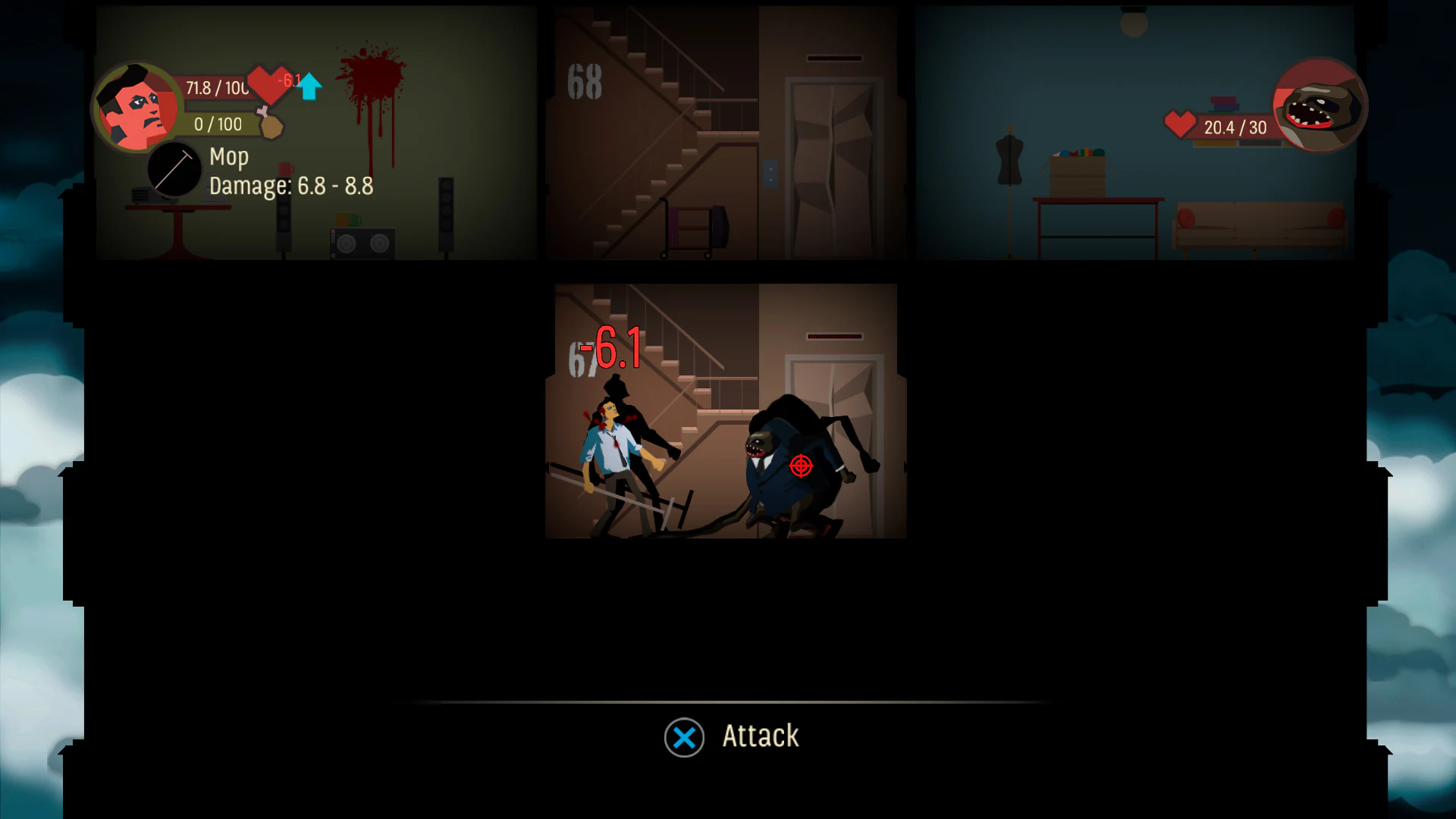This screenshot has width=1456, height=819.
Task: Click the enemy's 20.4/30 health bar
Action: 1236,126
